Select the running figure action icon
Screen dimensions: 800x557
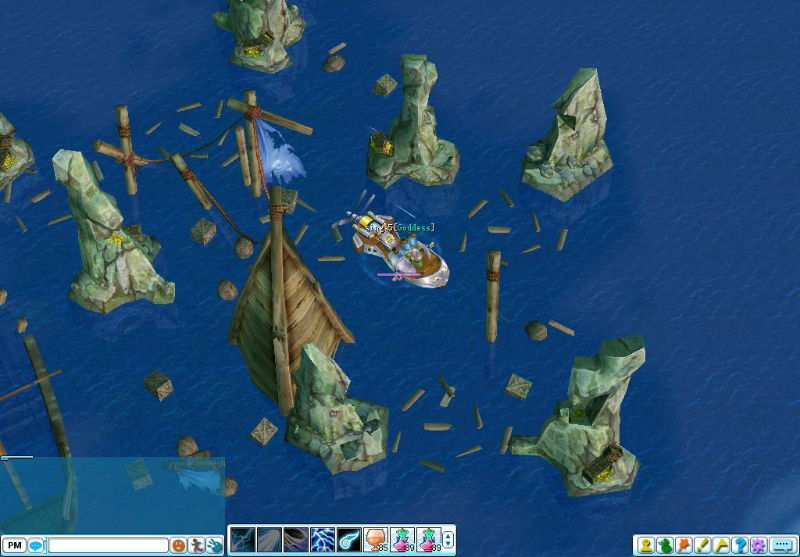197,545
